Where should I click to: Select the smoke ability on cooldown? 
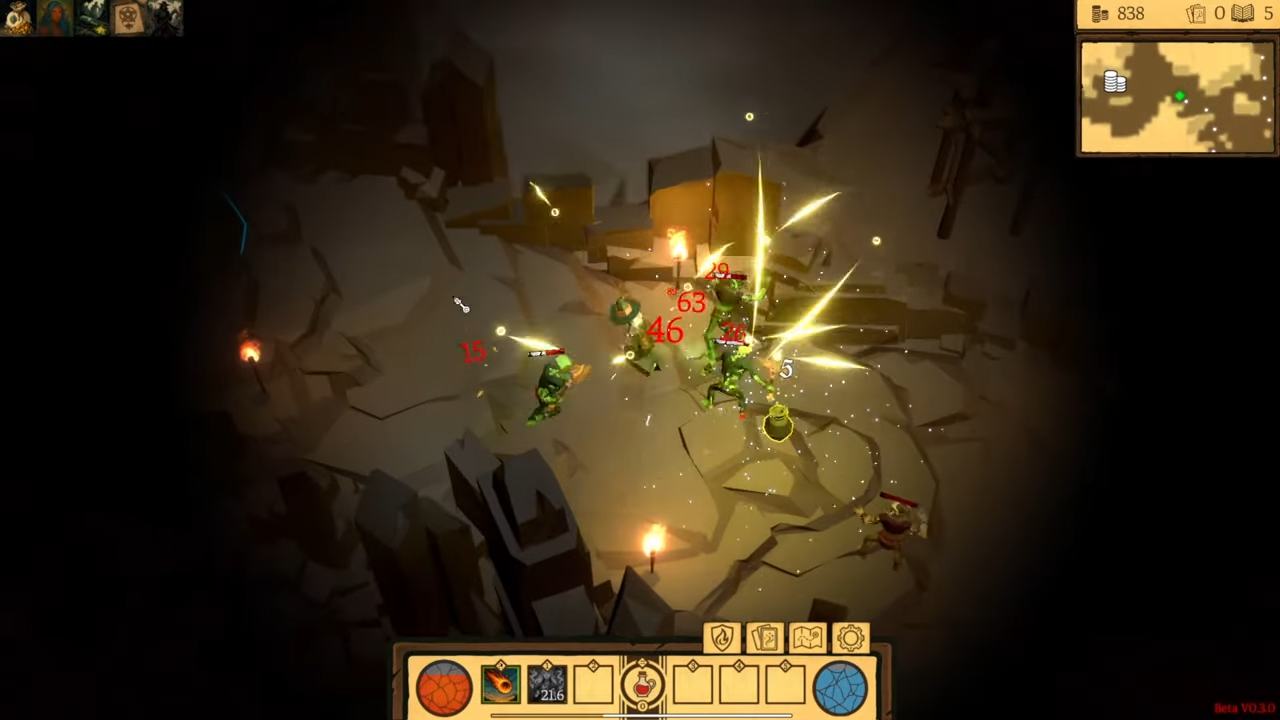coord(547,685)
